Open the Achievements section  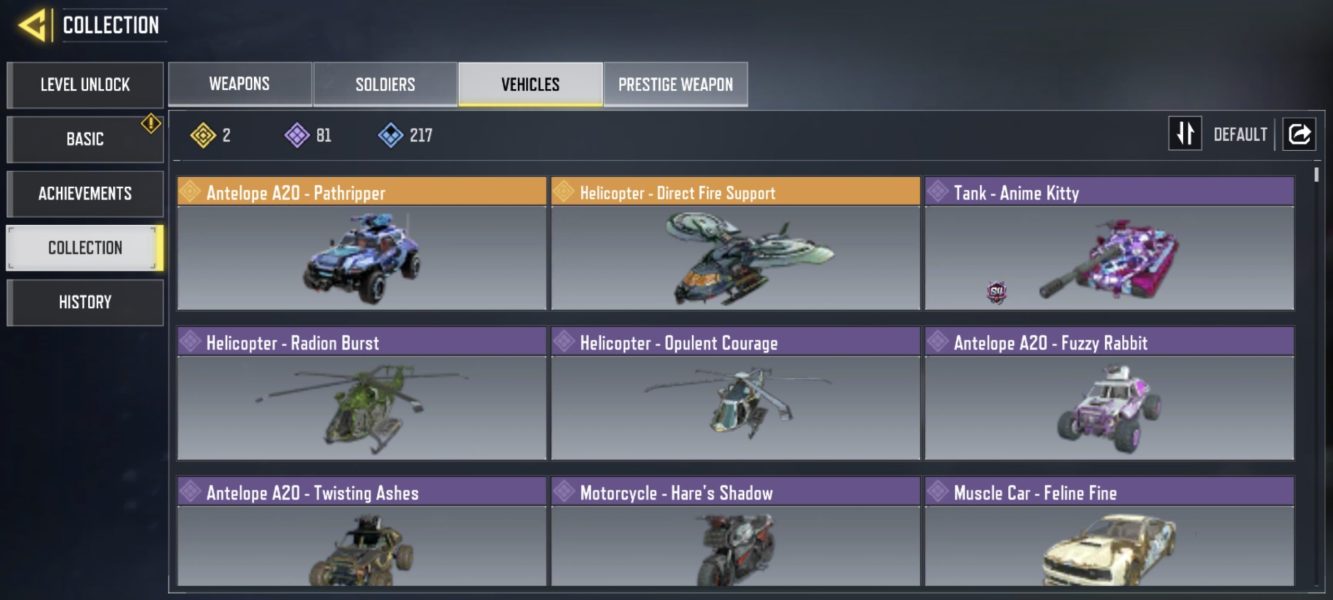tap(85, 193)
